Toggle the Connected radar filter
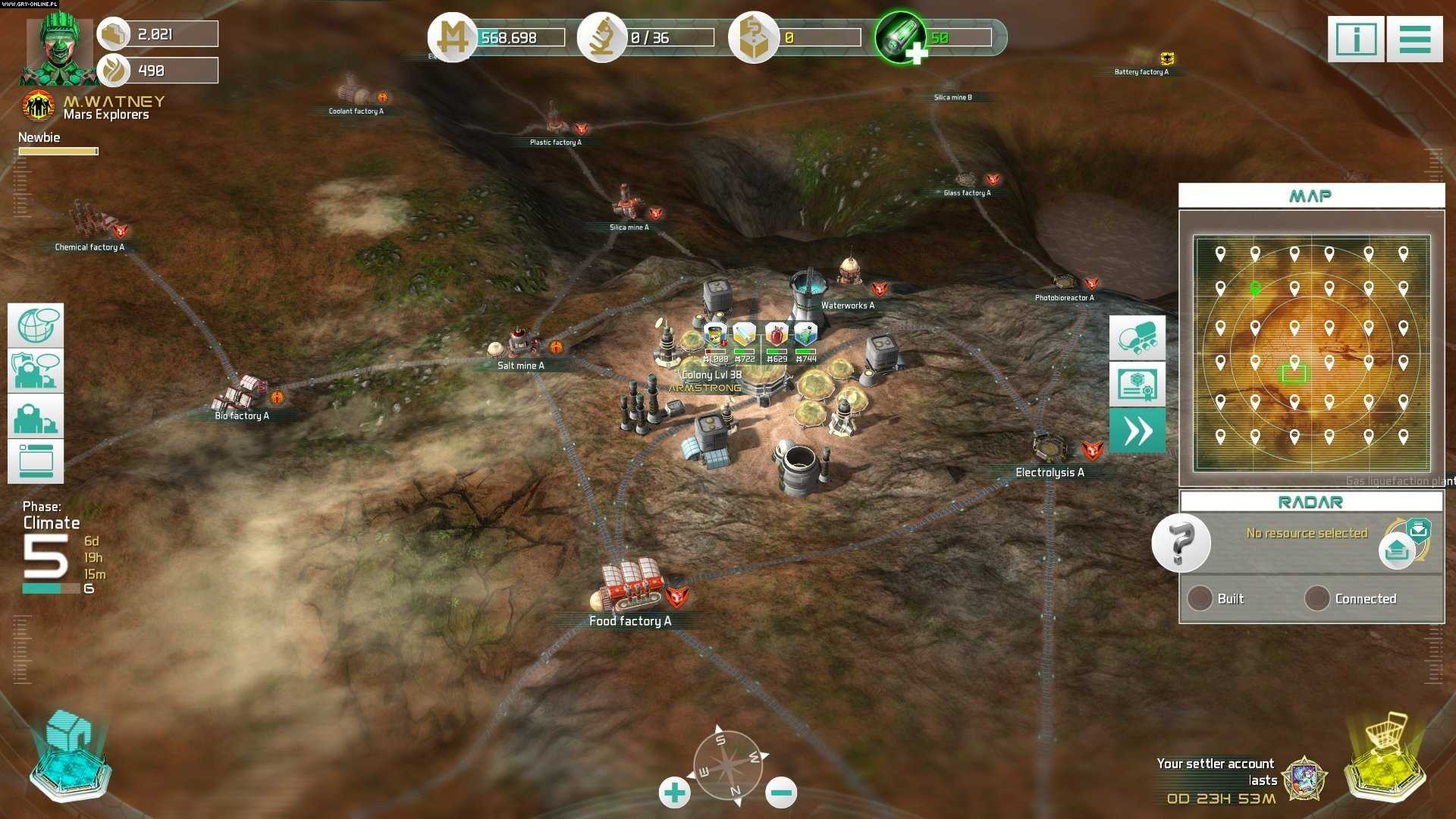1456x819 pixels. [x=1317, y=598]
